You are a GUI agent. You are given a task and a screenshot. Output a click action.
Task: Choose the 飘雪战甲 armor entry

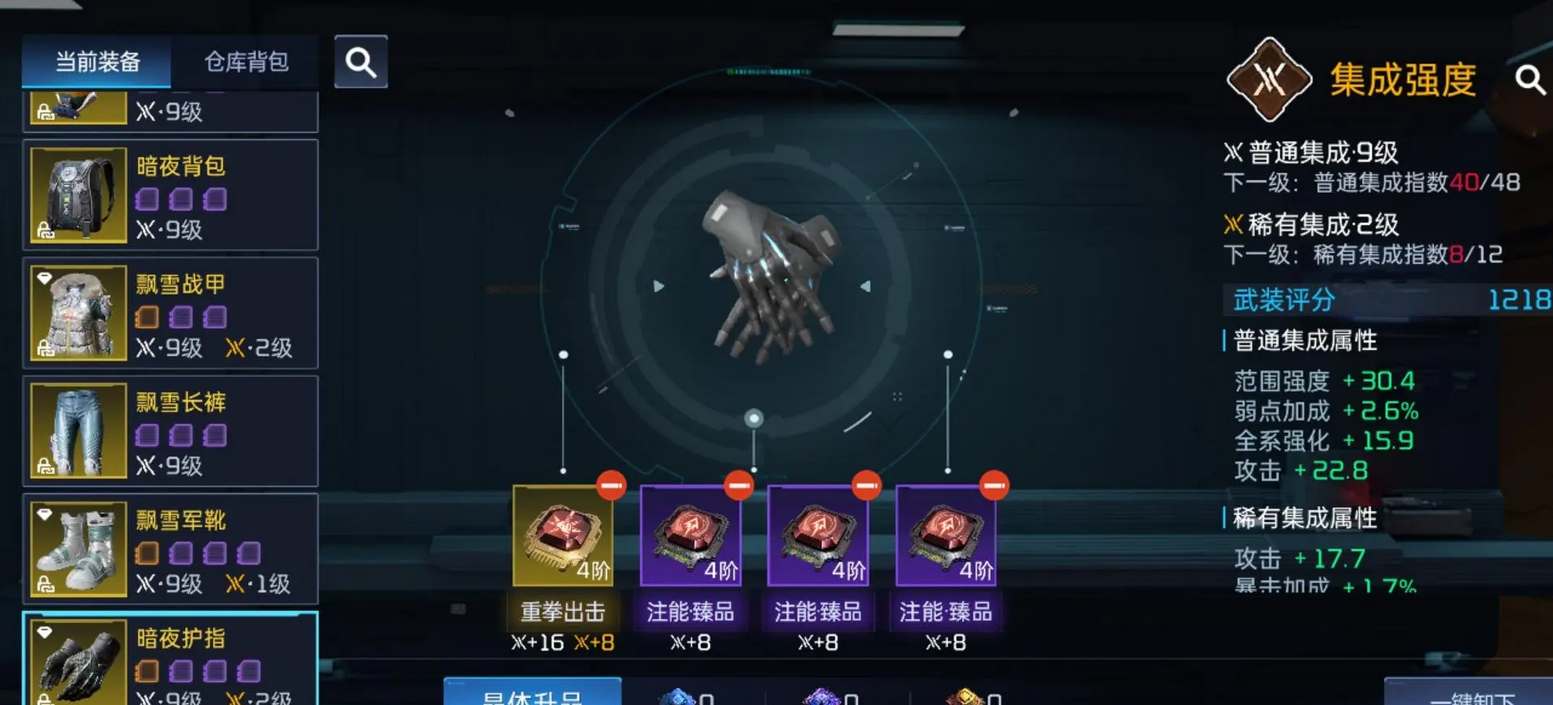coord(170,313)
